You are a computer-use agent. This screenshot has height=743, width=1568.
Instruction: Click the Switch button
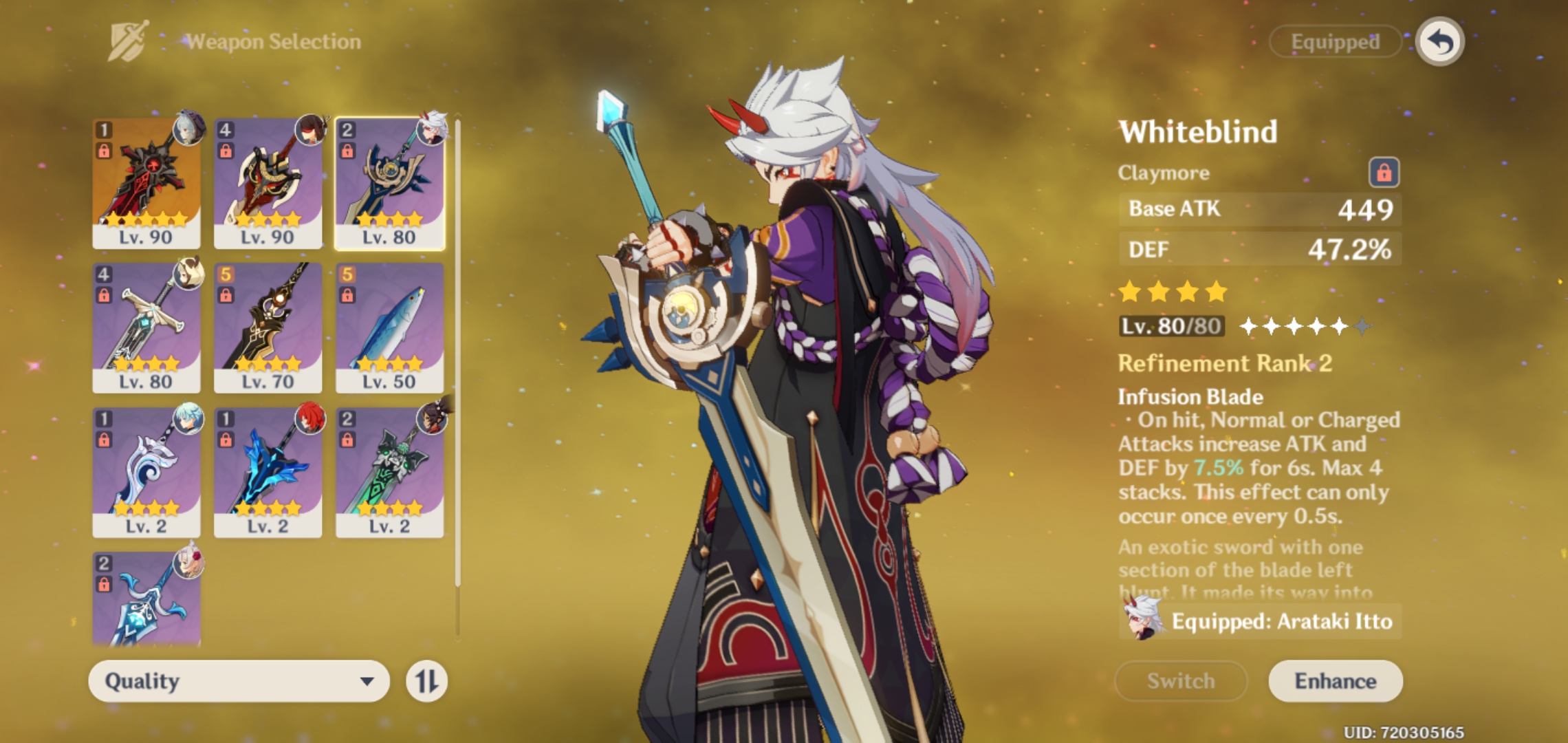1180,681
